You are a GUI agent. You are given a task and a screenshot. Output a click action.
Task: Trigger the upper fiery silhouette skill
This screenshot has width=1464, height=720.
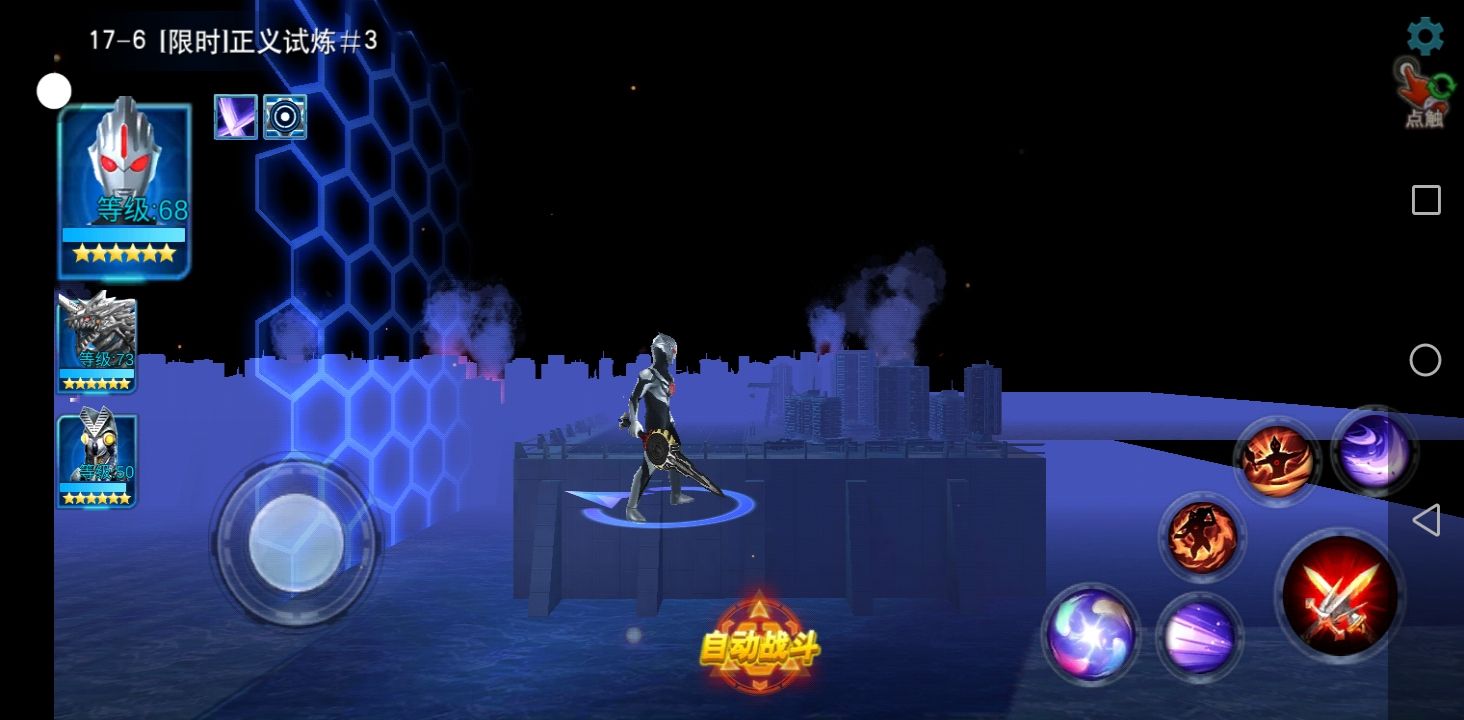[1277, 461]
